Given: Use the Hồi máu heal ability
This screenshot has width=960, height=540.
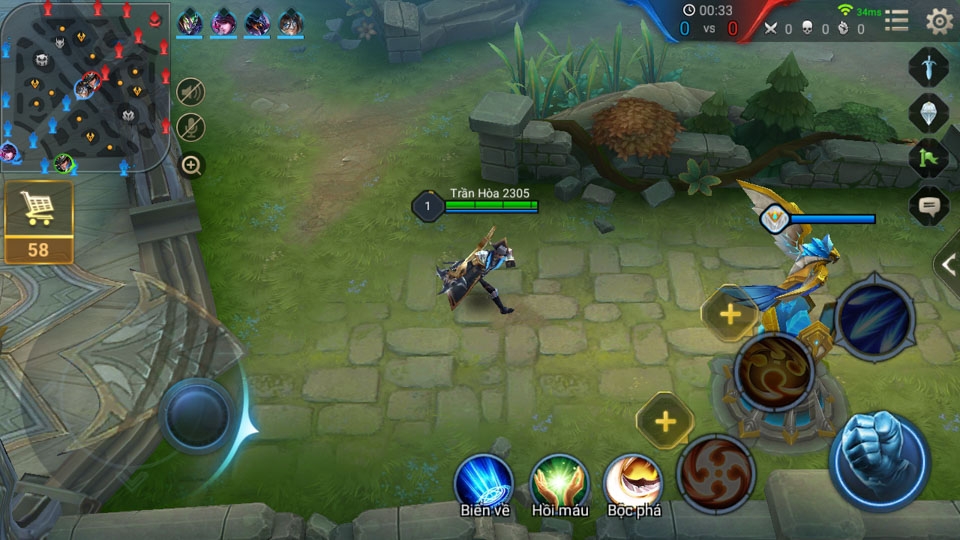Looking at the screenshot, I should point(558,482).
